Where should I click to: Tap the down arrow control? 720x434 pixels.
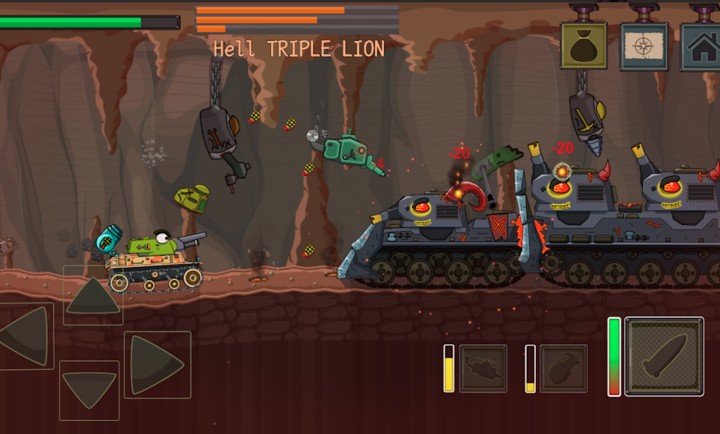pos(89,388)
